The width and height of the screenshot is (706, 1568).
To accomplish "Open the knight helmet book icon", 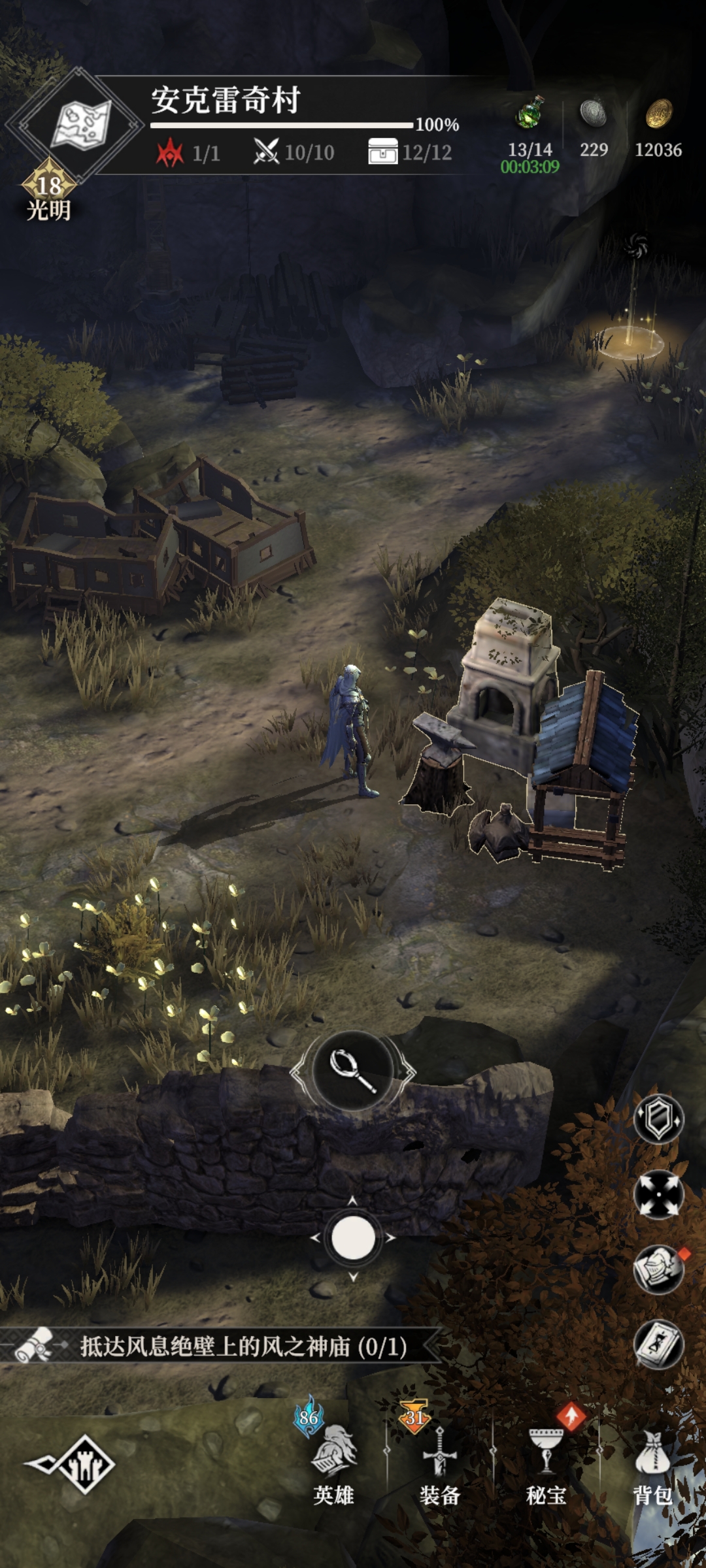I will point(658,1269).
